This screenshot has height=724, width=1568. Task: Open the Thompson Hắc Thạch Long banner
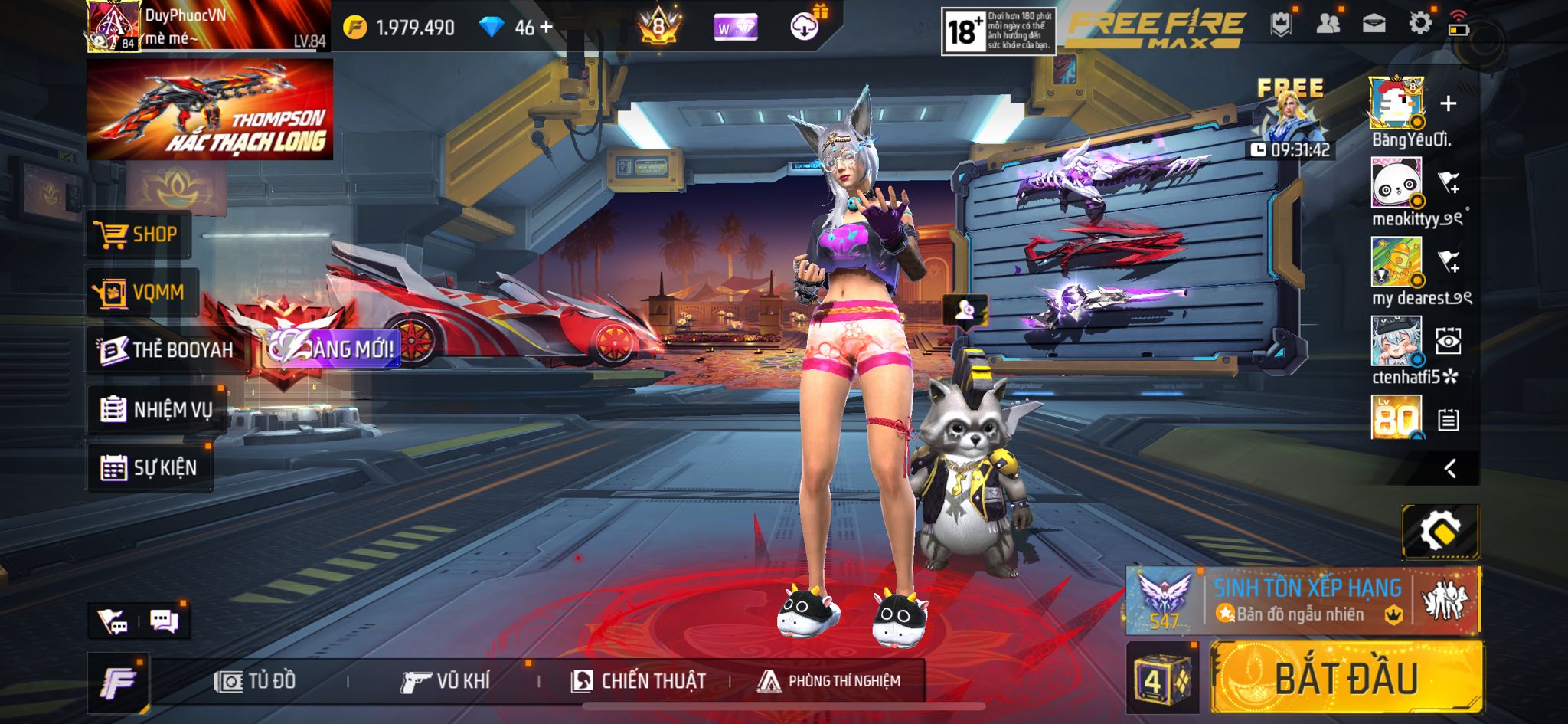tap(210, 110)
